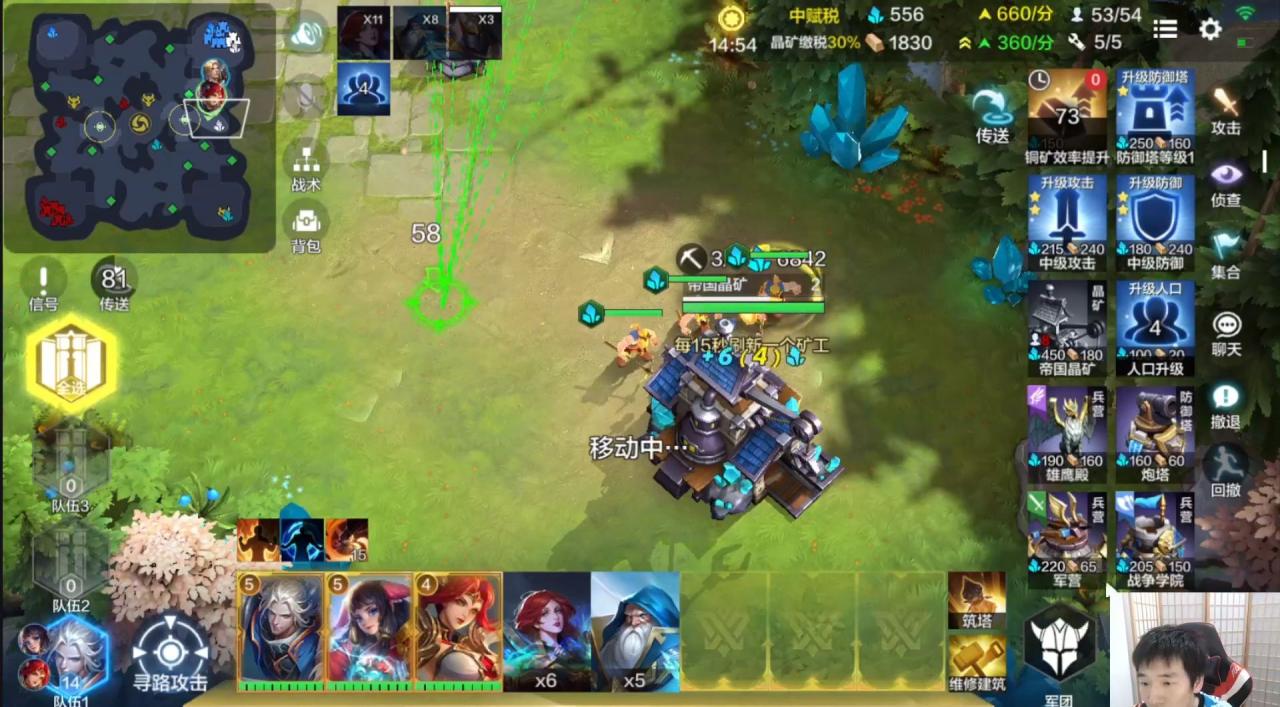Activate 寻路攻击 pathfinding attack

(170, 653)
